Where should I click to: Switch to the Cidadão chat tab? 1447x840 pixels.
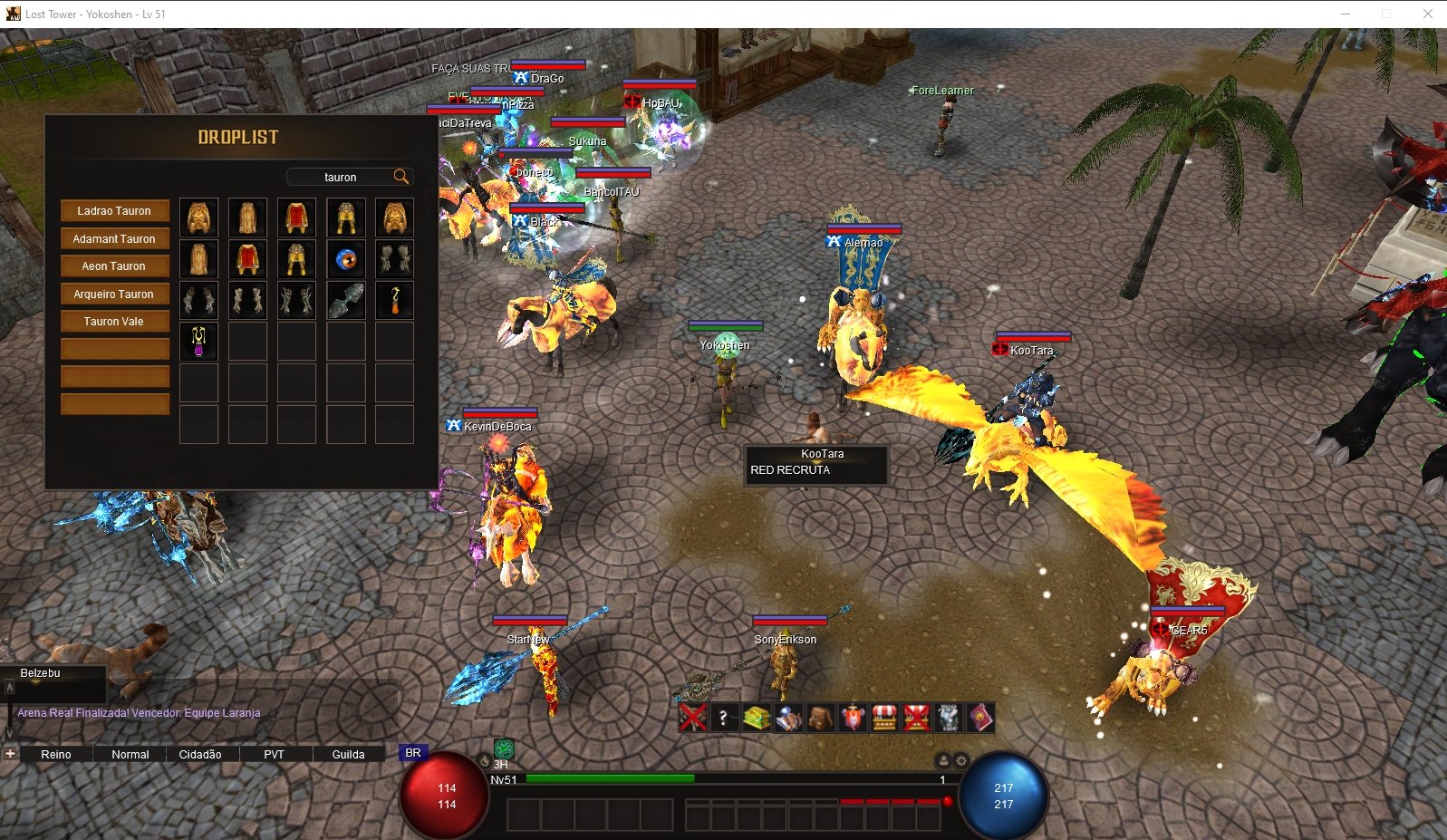[200, 754]
